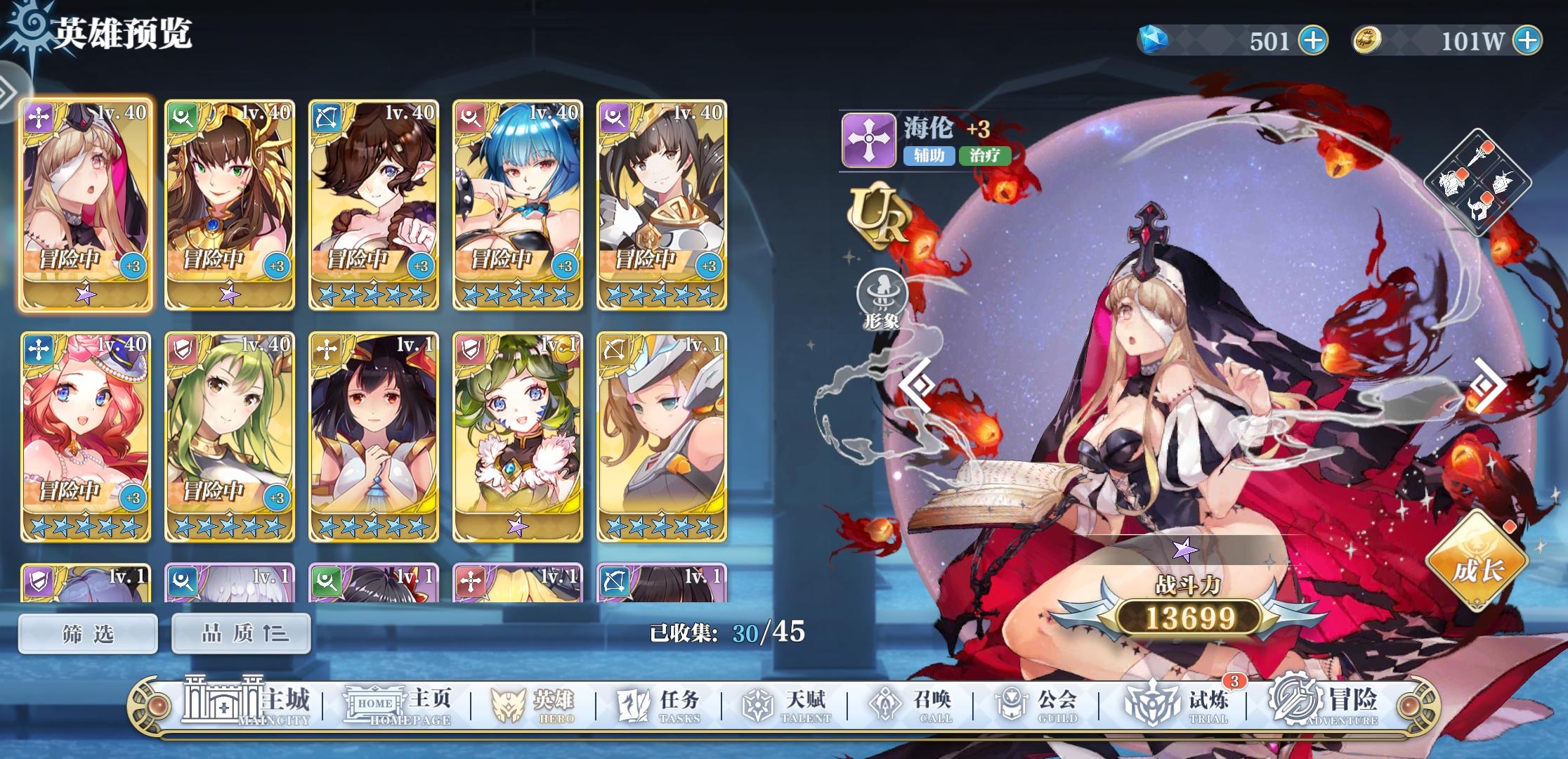Select the 治疗 healing role tag
This screenshot has height=759, width=1568.
point(986,156)
